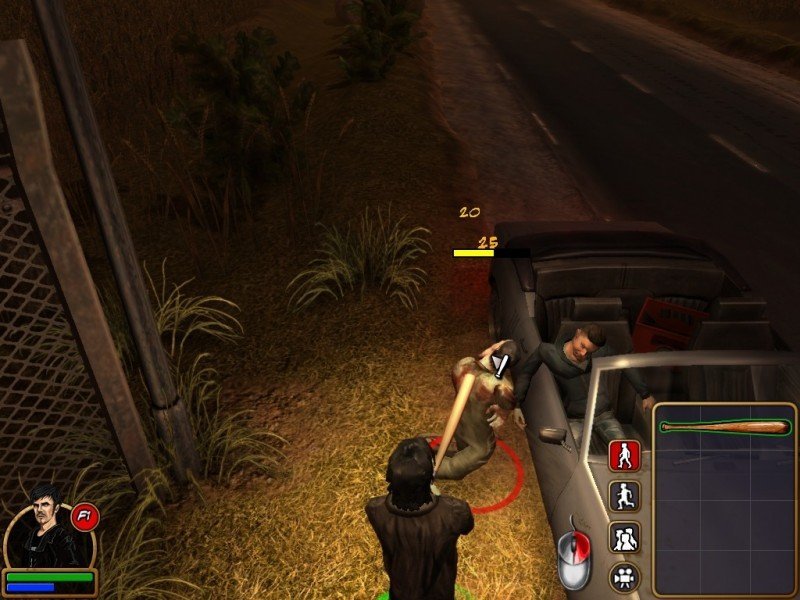Click the two-person group button
800x600 pixels.
pos(625,537)
